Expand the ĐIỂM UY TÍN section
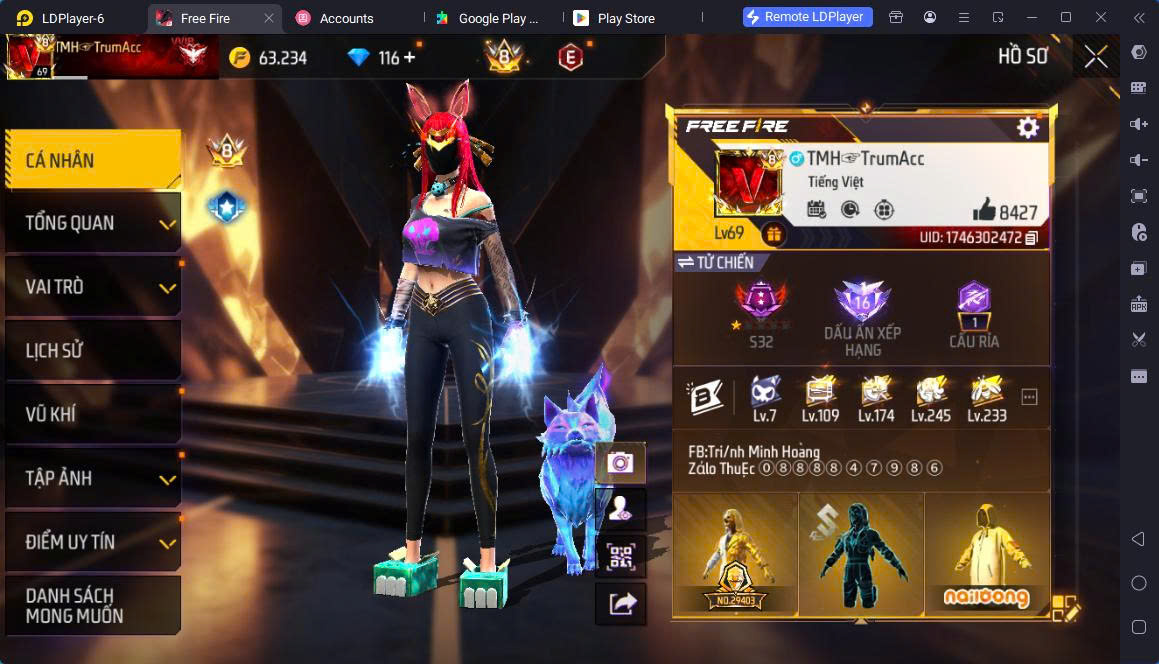This screenshot has height=664, width=1159. [92, 542]
